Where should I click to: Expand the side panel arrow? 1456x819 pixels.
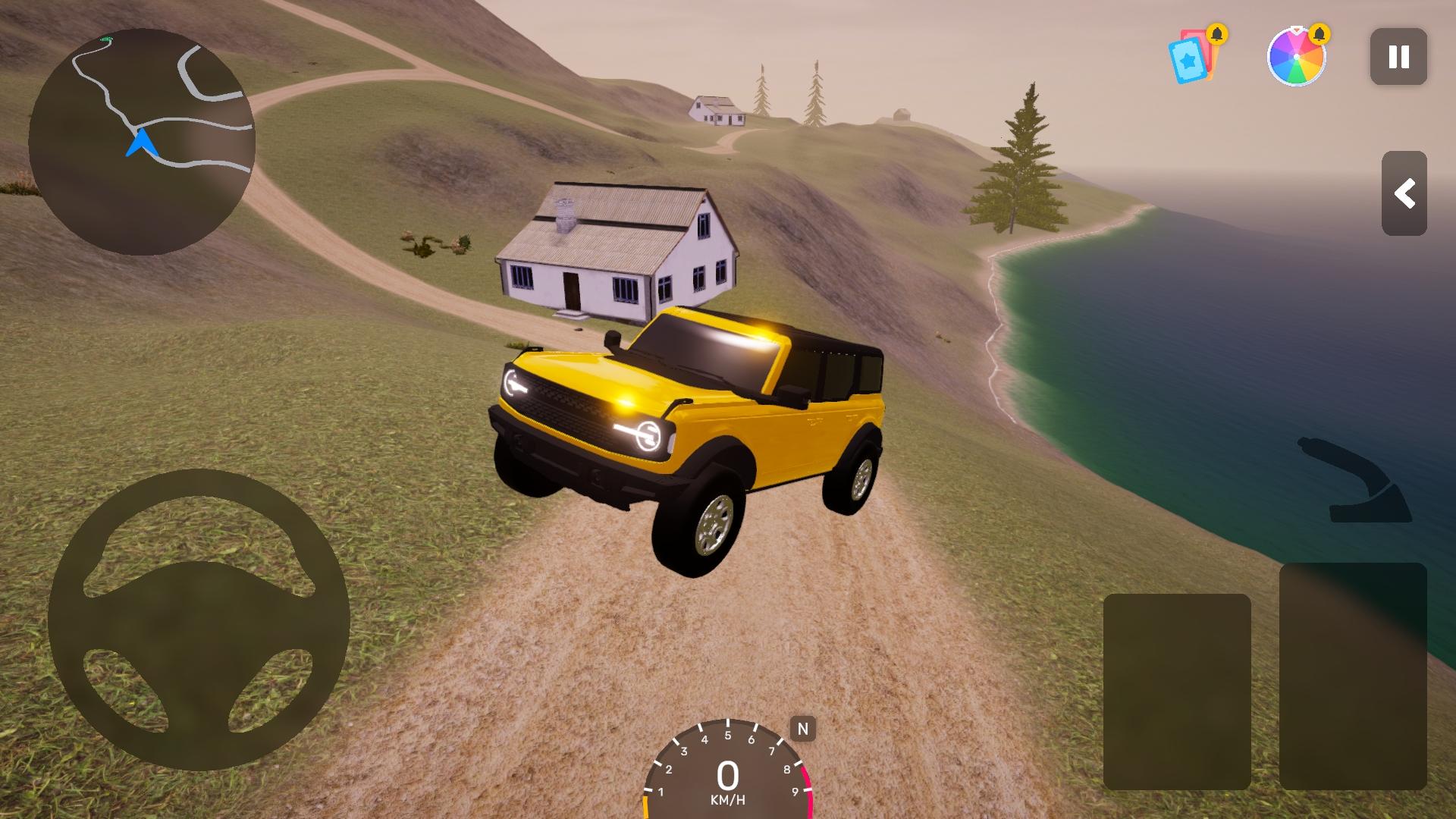[x=1404, y=193]
